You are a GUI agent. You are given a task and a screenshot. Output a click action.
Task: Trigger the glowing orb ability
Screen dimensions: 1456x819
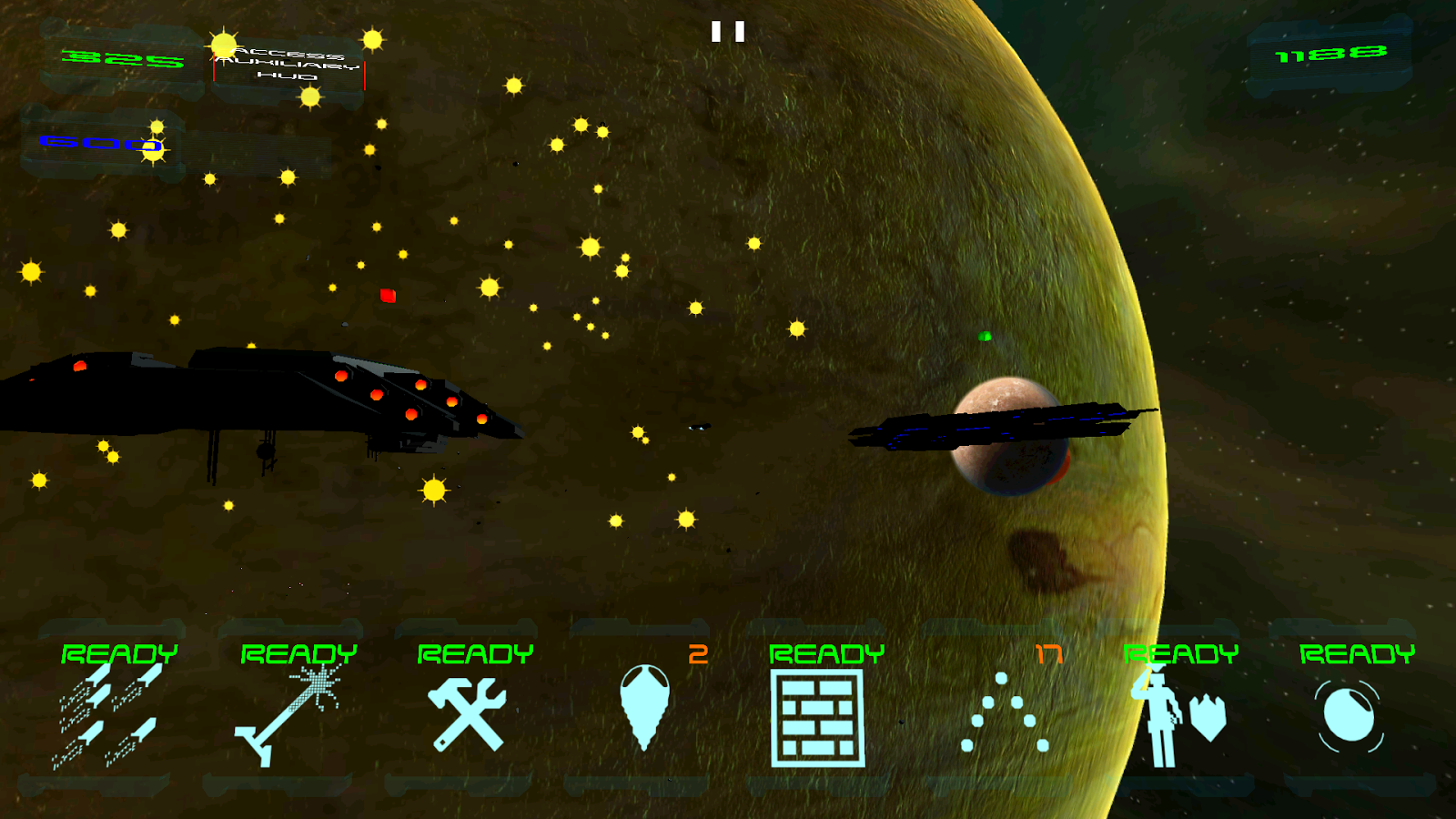click(1350, 717)
